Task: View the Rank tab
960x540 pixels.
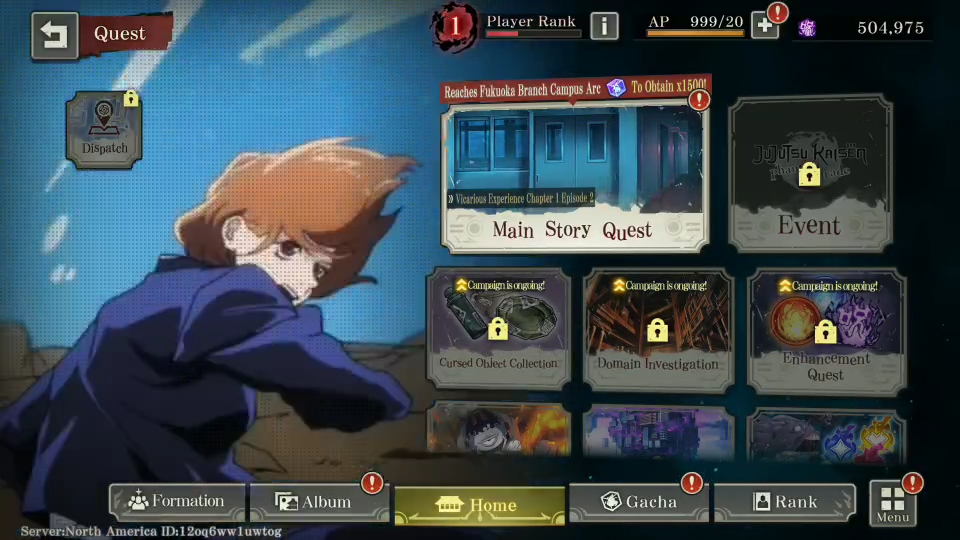Action: (785, 502)
